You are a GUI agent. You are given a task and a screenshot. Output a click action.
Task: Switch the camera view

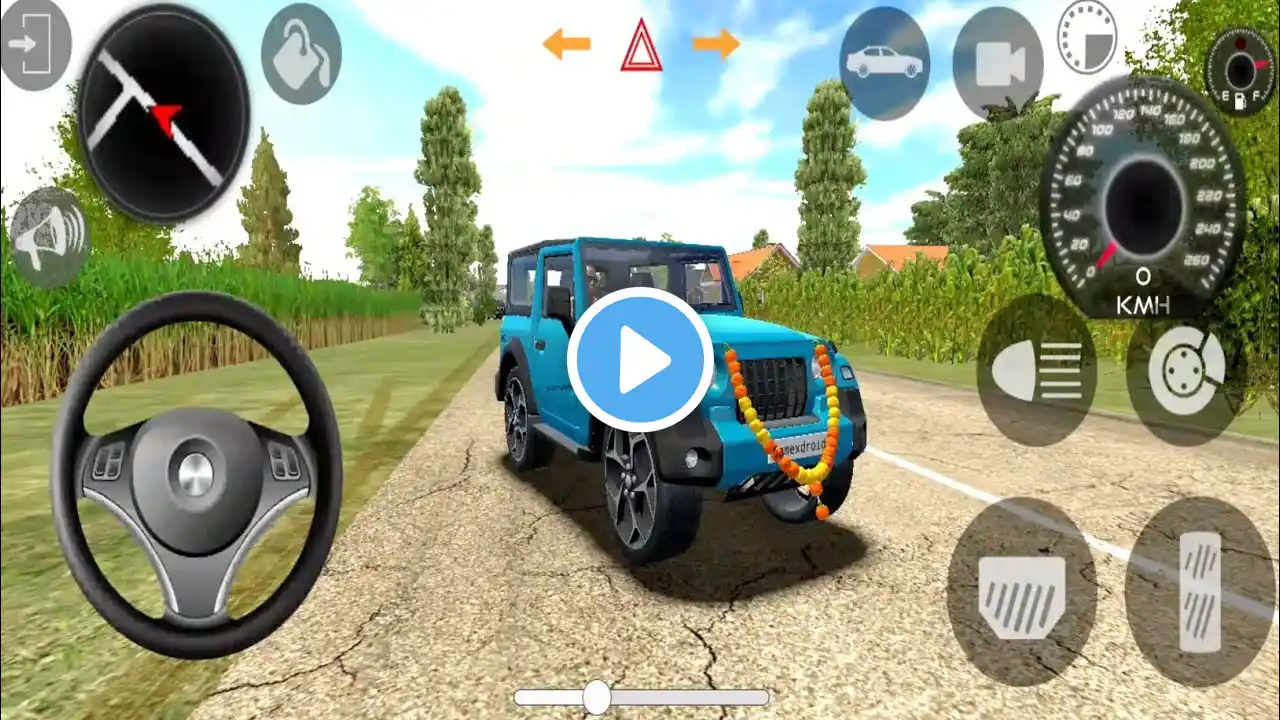click(997, 65)
